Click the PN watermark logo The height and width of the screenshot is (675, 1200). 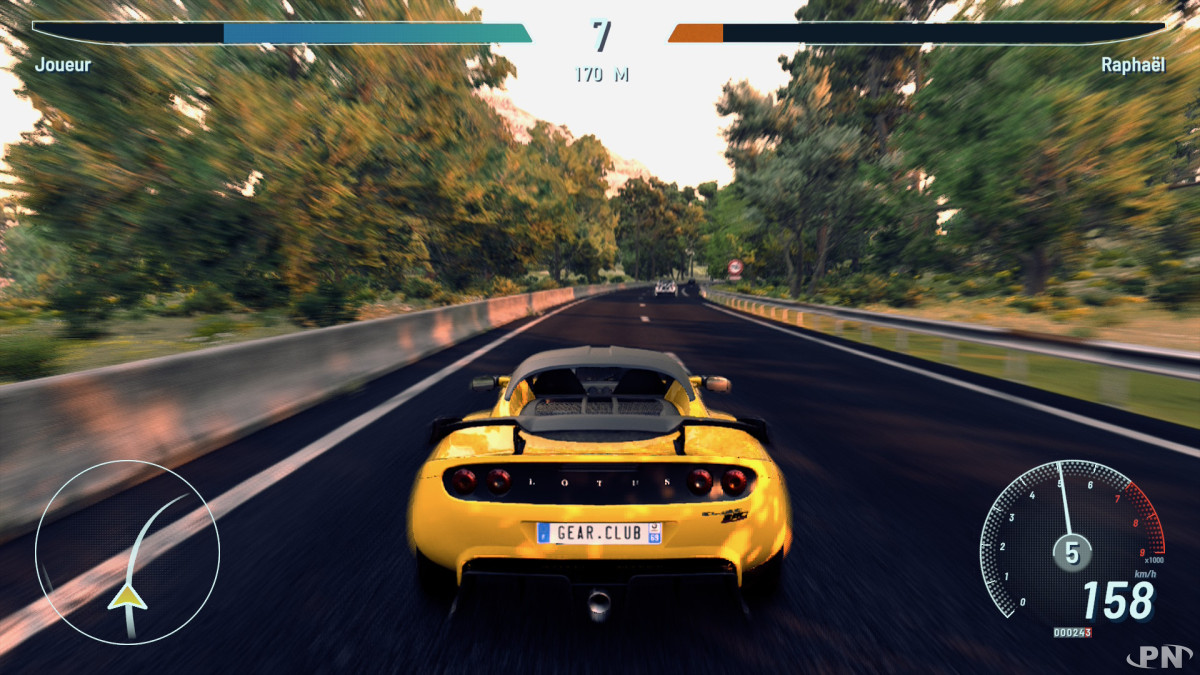point(1158,656)
